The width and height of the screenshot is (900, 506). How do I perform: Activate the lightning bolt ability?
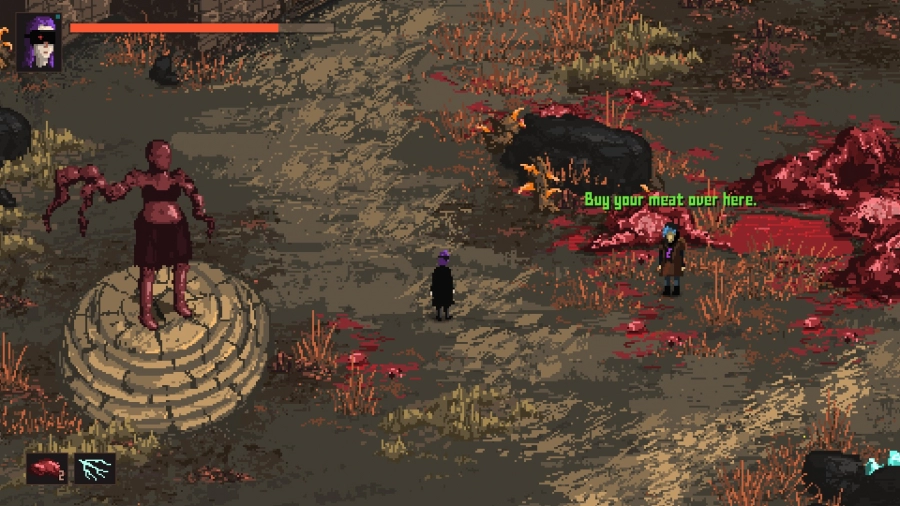click(94, 468)
